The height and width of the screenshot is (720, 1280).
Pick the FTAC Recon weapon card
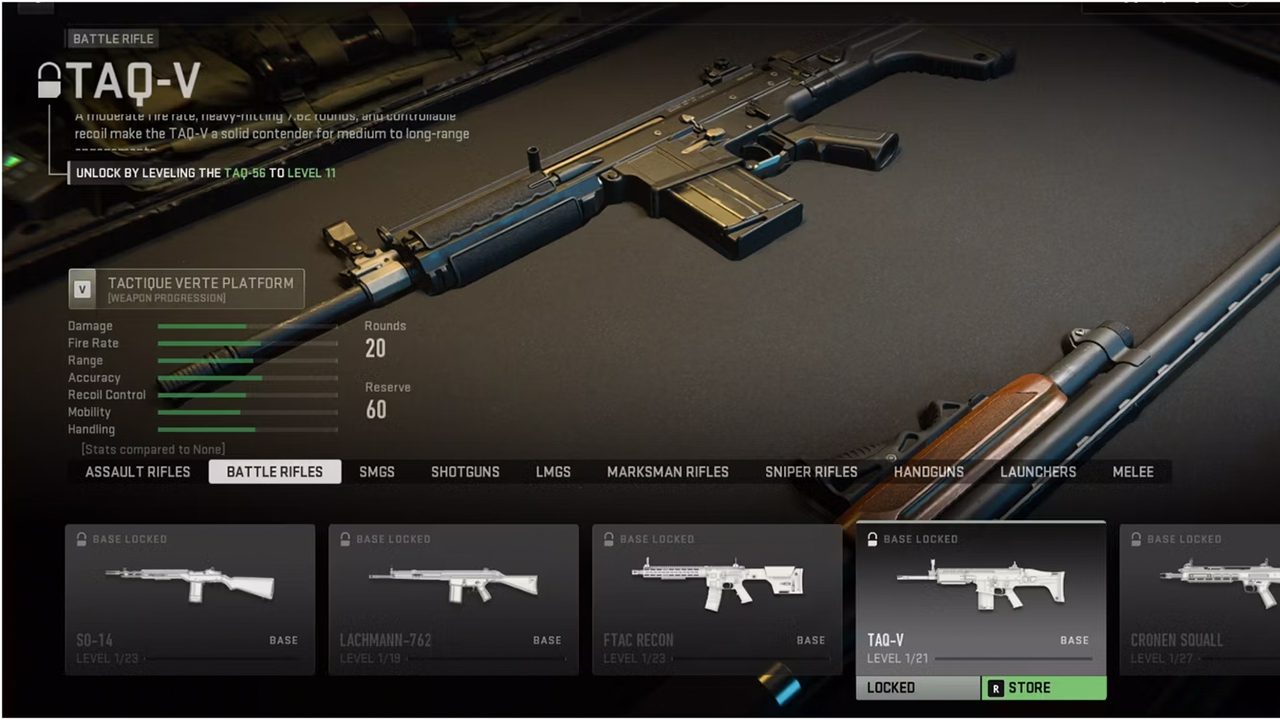click(717, 598)
